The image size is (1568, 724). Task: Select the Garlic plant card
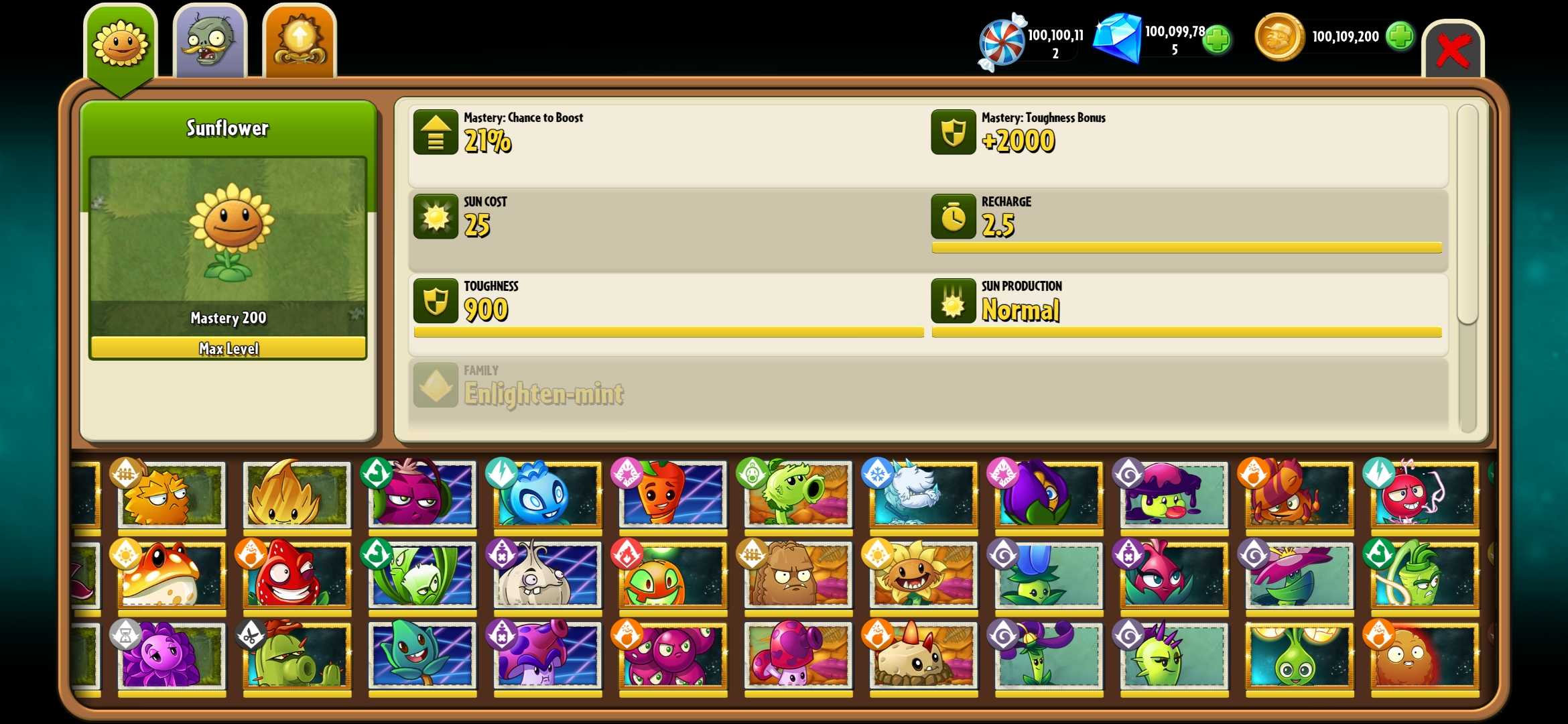pyautogui.click(x=547, y=575)
